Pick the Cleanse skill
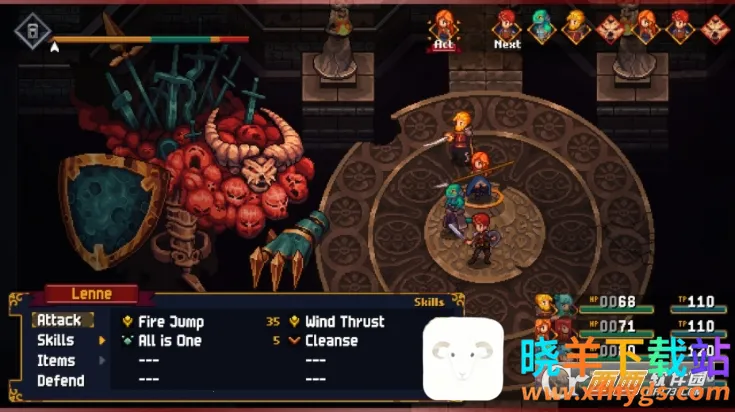Image resolution: width=735 pixels, height=412 pixels. coord(331,341)
